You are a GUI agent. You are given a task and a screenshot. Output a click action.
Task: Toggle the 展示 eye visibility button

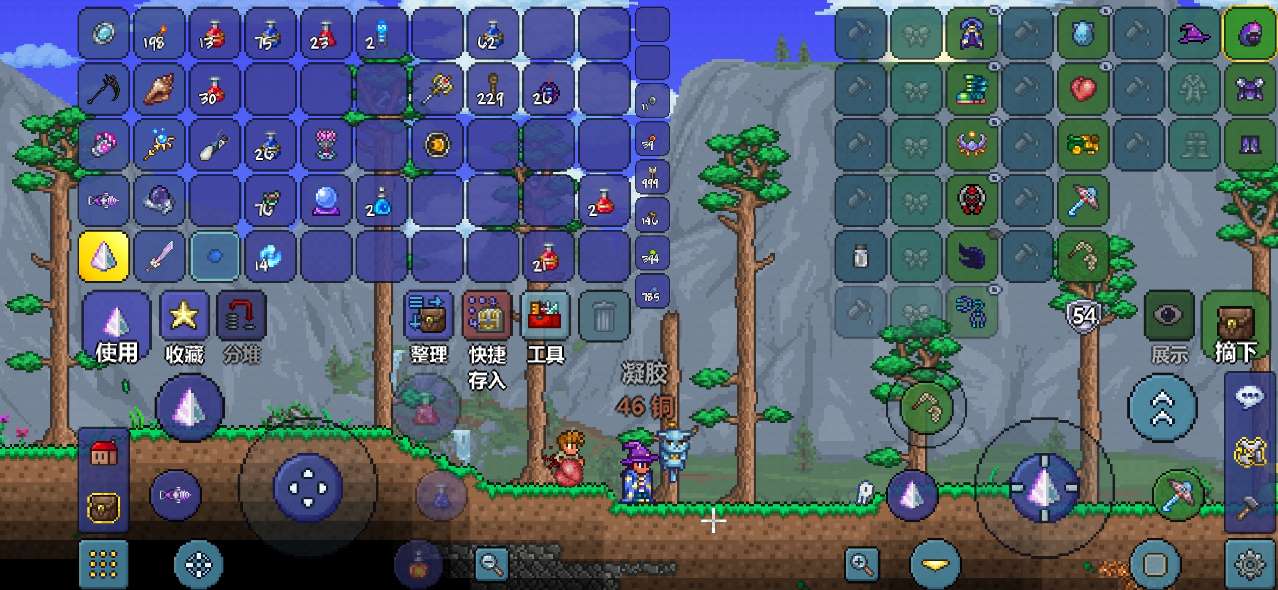(x=1168, y=323)
